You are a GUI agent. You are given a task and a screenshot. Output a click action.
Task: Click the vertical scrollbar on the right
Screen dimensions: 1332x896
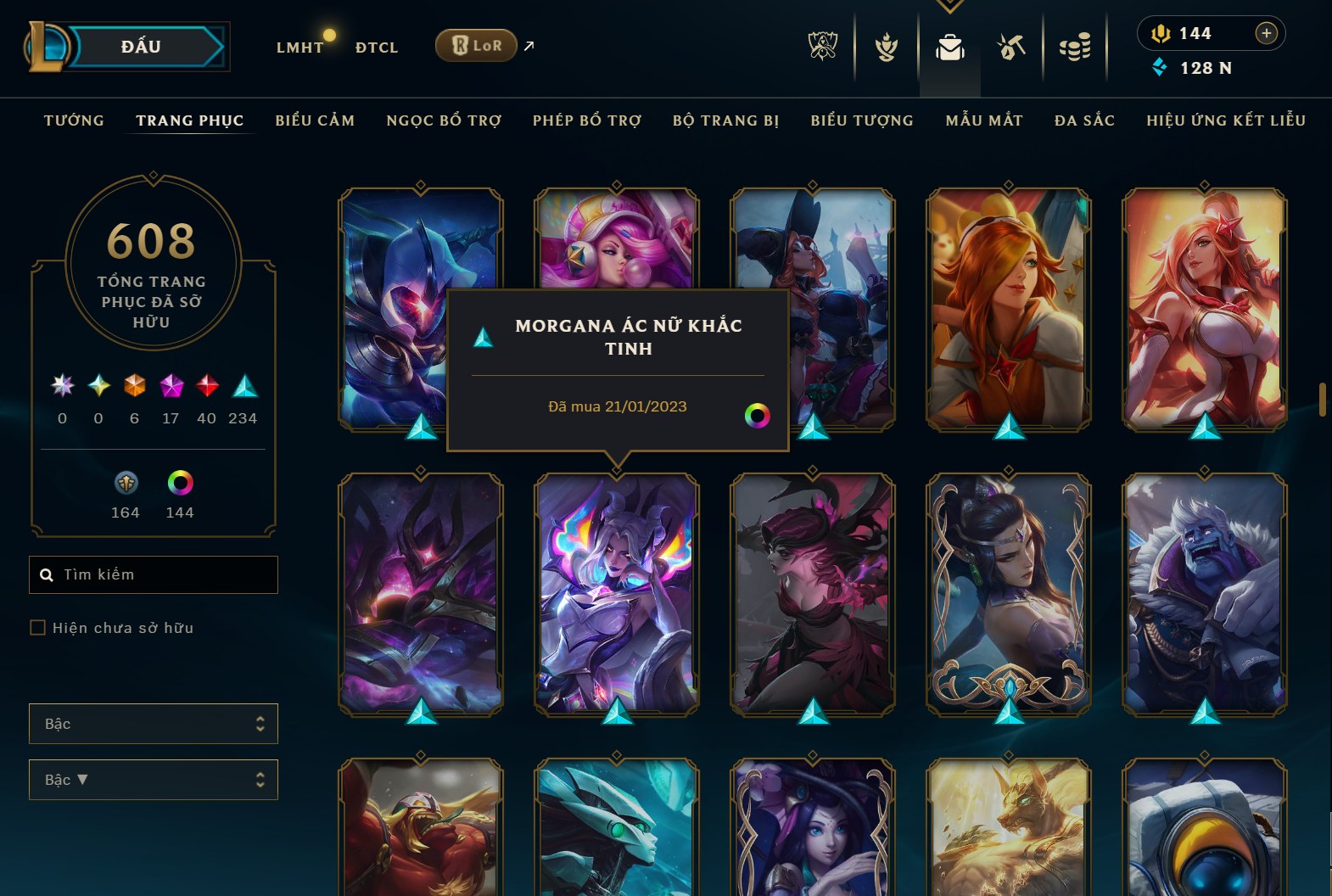tap(1324, 399)
